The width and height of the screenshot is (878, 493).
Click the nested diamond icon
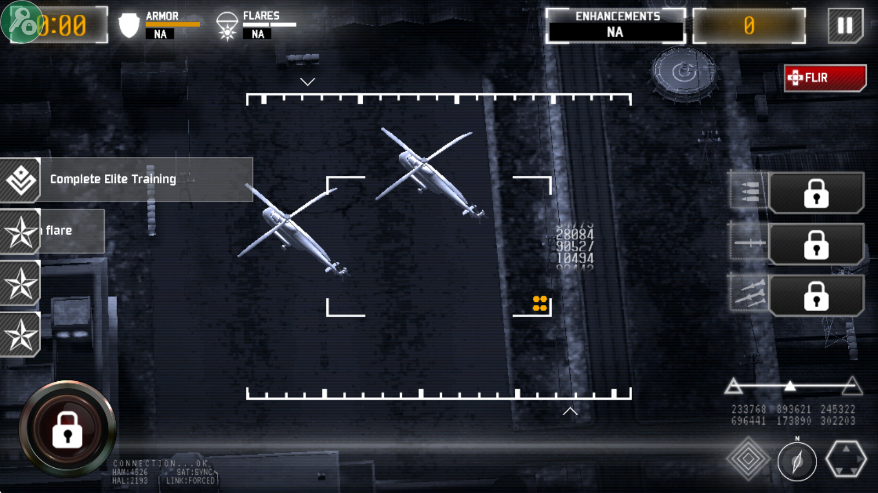tap(747, 460)
